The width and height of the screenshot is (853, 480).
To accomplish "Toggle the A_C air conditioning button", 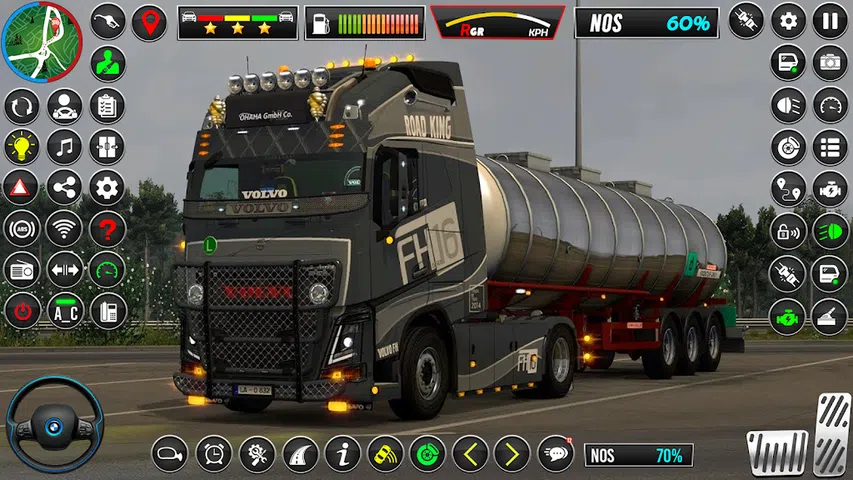I will 65,311.
